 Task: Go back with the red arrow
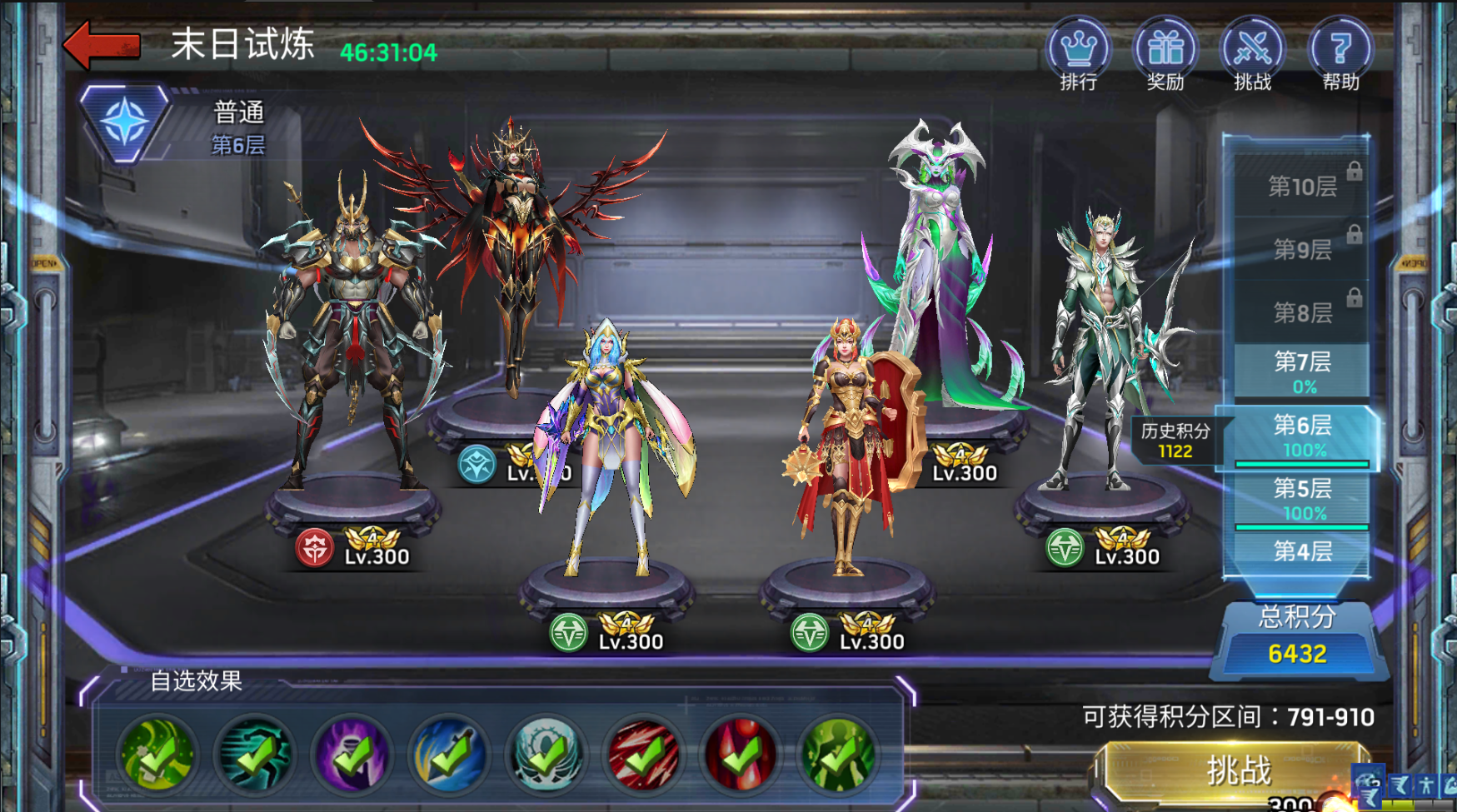tap(102, 45)
